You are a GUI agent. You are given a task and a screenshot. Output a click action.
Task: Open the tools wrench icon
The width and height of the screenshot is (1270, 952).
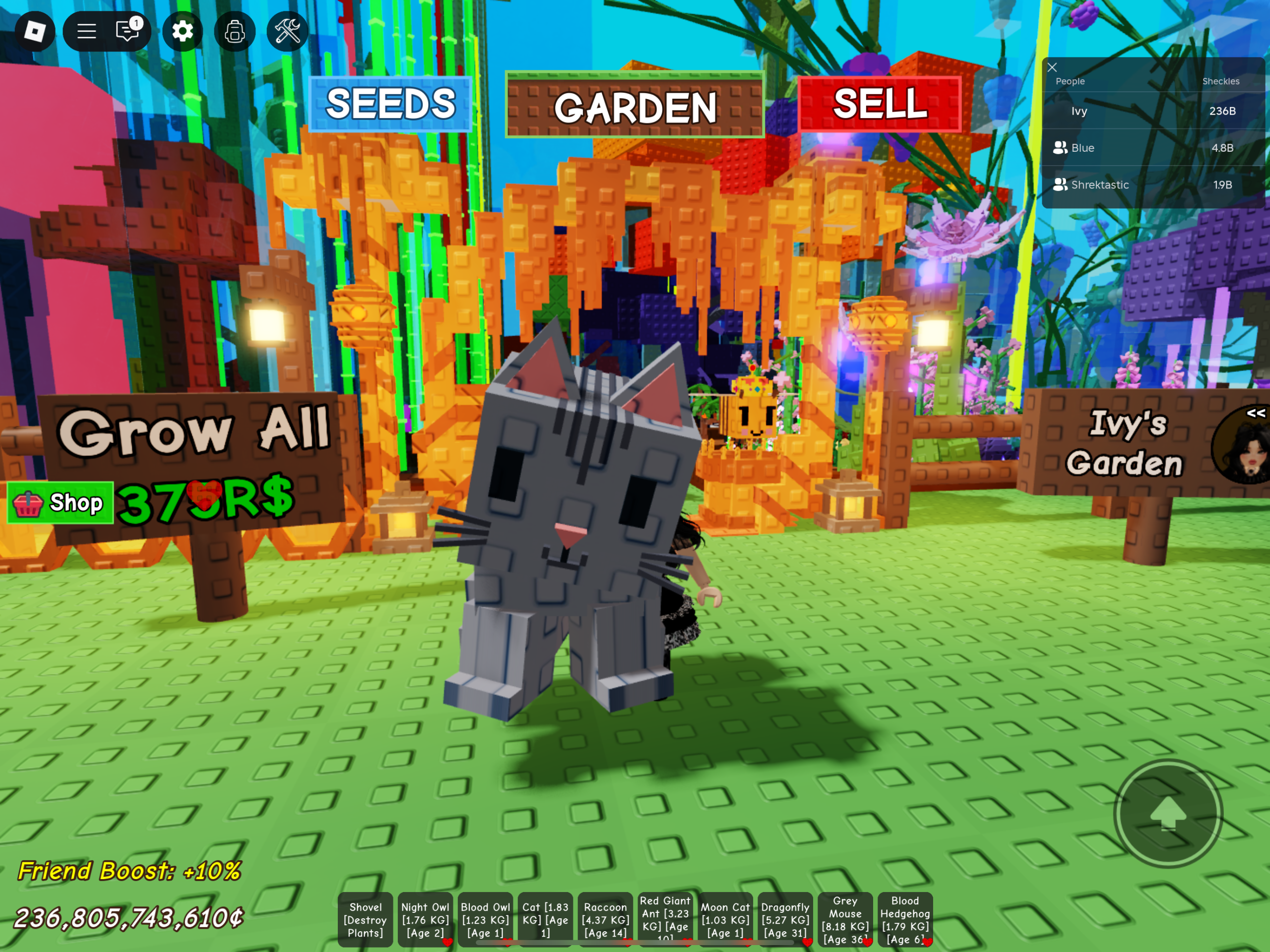(x=287, y=32)
